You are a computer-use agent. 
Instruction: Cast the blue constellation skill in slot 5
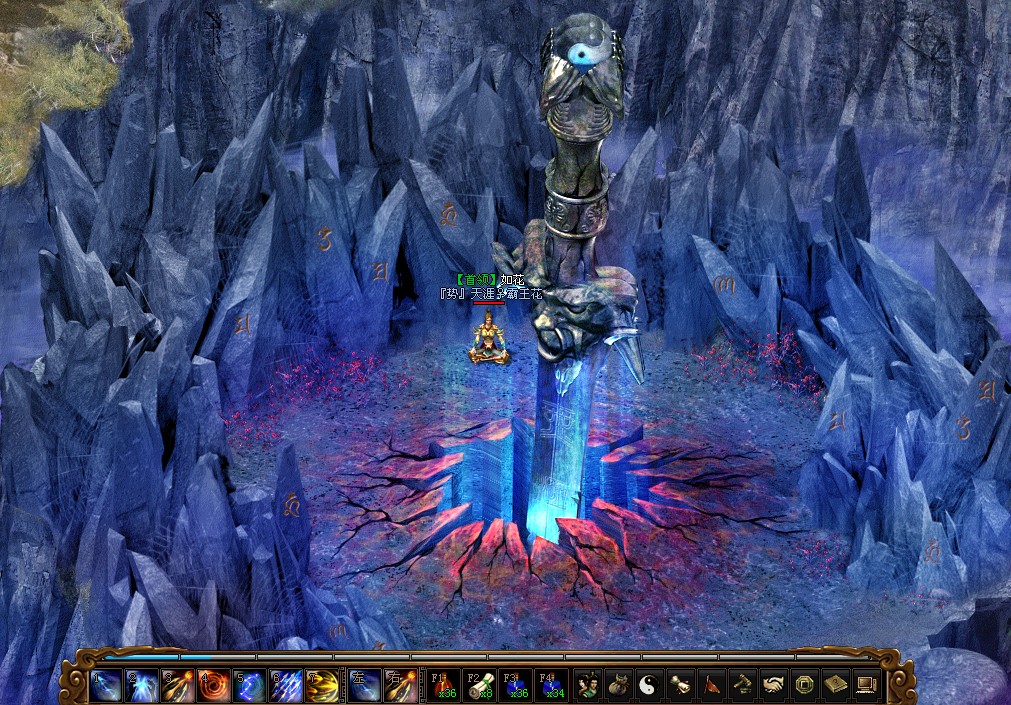point(249,685)
